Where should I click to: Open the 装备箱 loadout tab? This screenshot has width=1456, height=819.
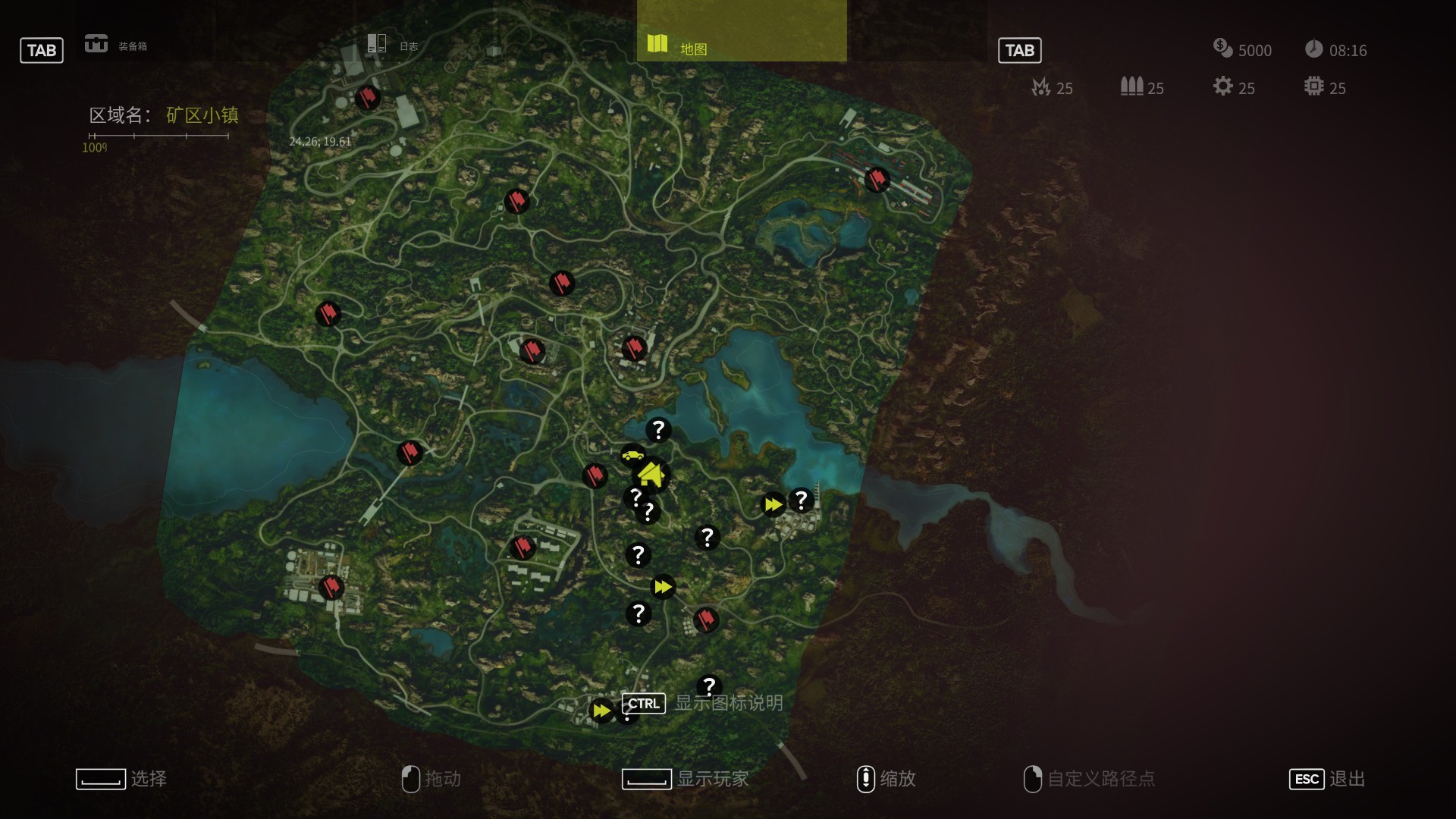[x=116, y=45]
